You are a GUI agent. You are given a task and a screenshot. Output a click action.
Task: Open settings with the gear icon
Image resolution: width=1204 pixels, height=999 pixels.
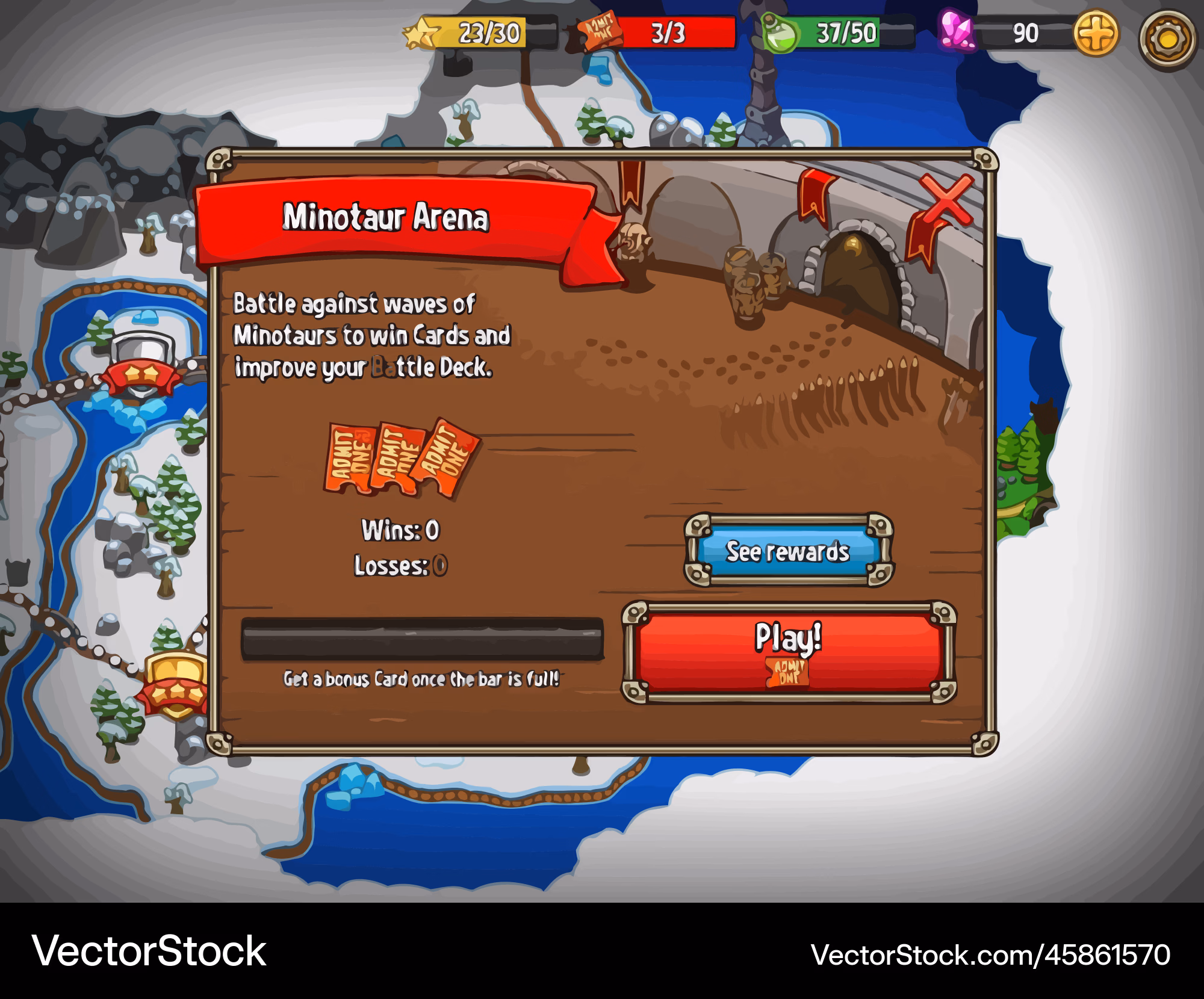[1167, 40]
